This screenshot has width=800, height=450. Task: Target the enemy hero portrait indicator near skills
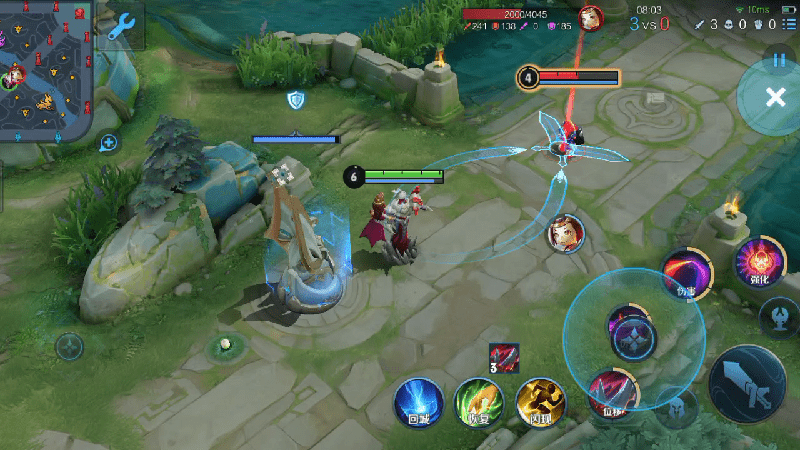pyautogui.click(x=565, y=233)
